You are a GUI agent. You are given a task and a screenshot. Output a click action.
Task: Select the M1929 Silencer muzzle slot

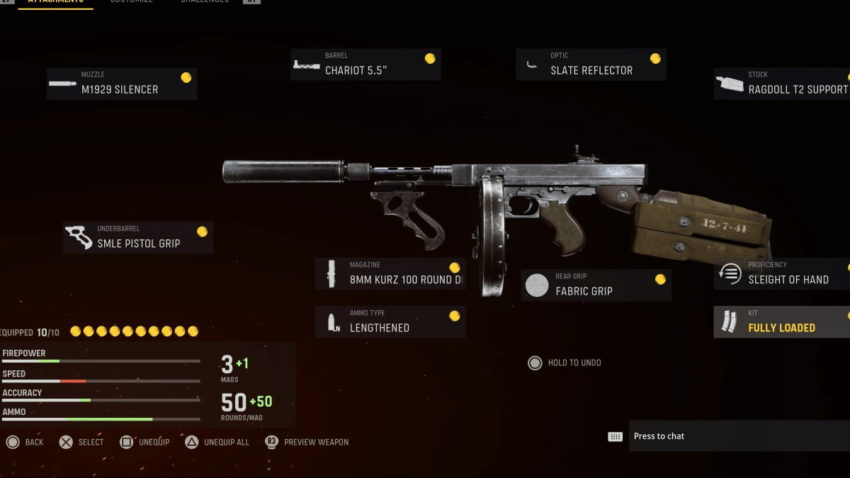tap(121, 84)
